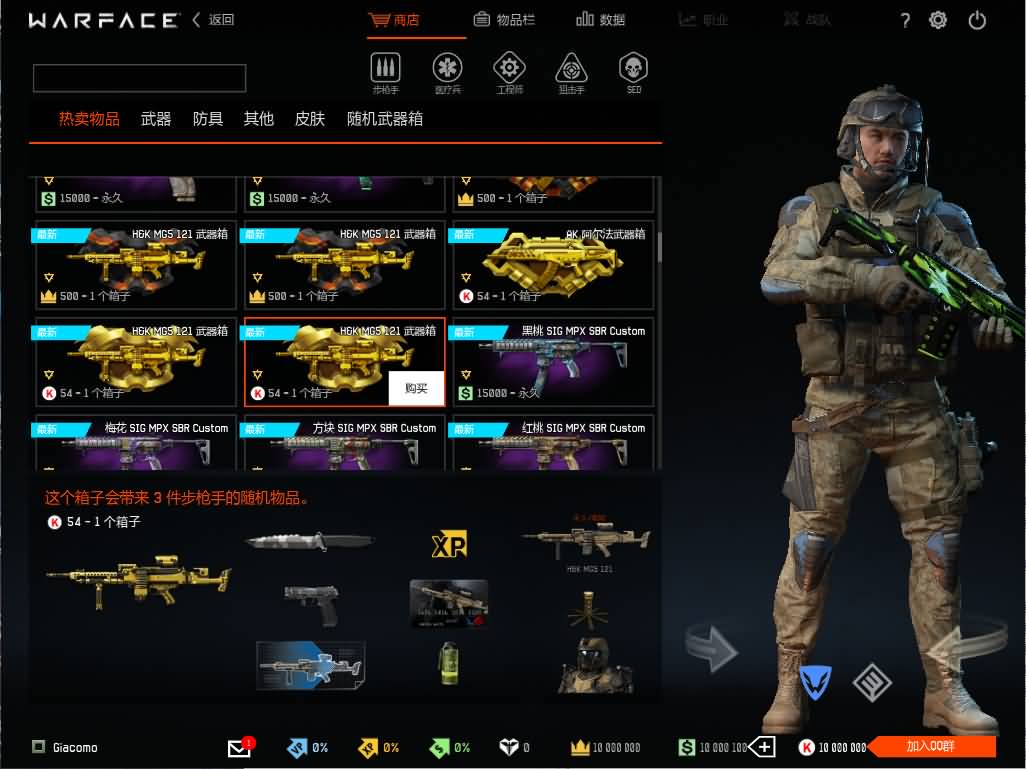Switch to 武器 weapons category
This screenshot has height=769, width=1026.
[x=156, y=119]
